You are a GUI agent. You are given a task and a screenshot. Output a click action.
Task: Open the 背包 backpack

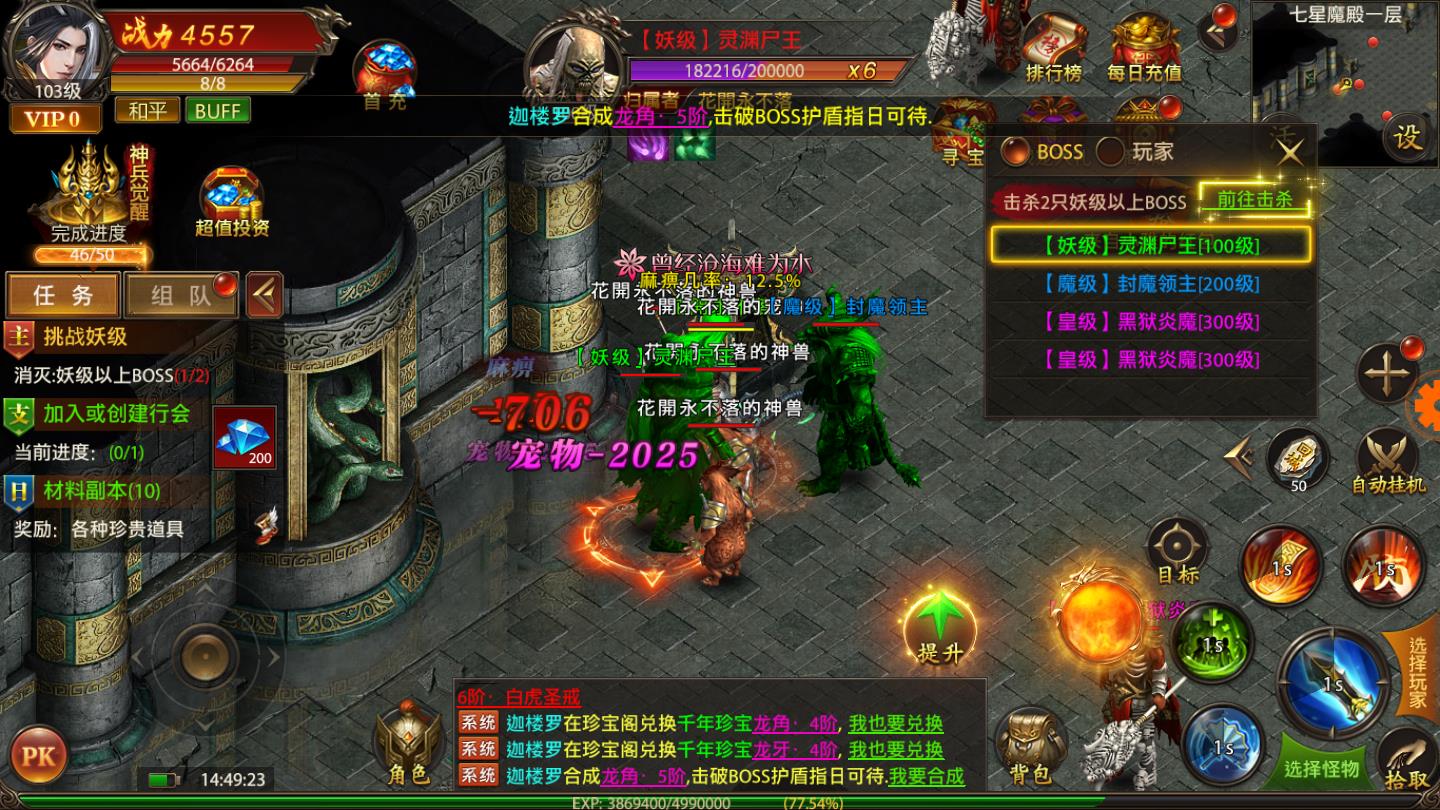[x=1029, y=746]
